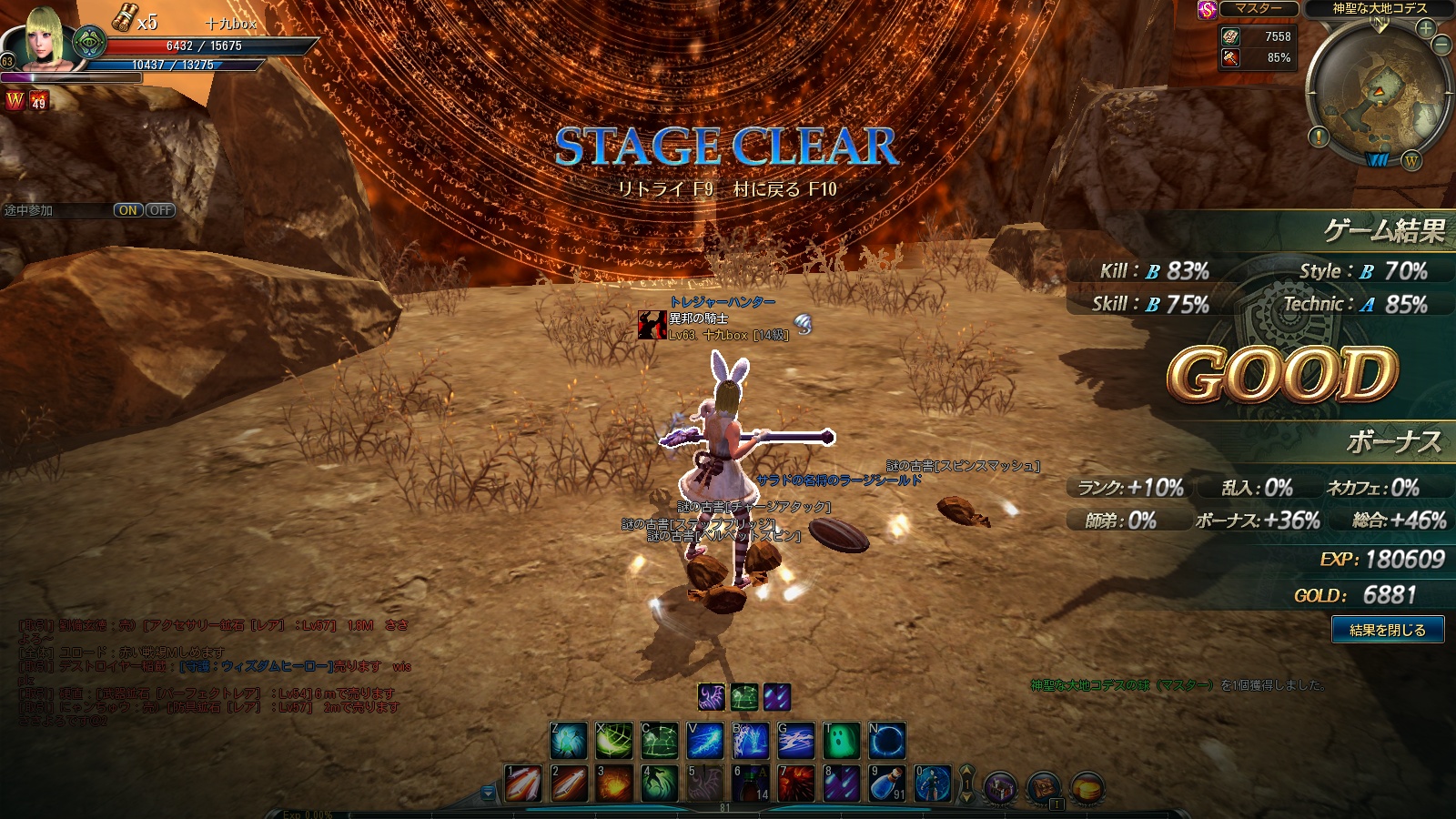1456x819 pixels.
Task: Trigger the green net skill on X
Action: coord(614,741)
